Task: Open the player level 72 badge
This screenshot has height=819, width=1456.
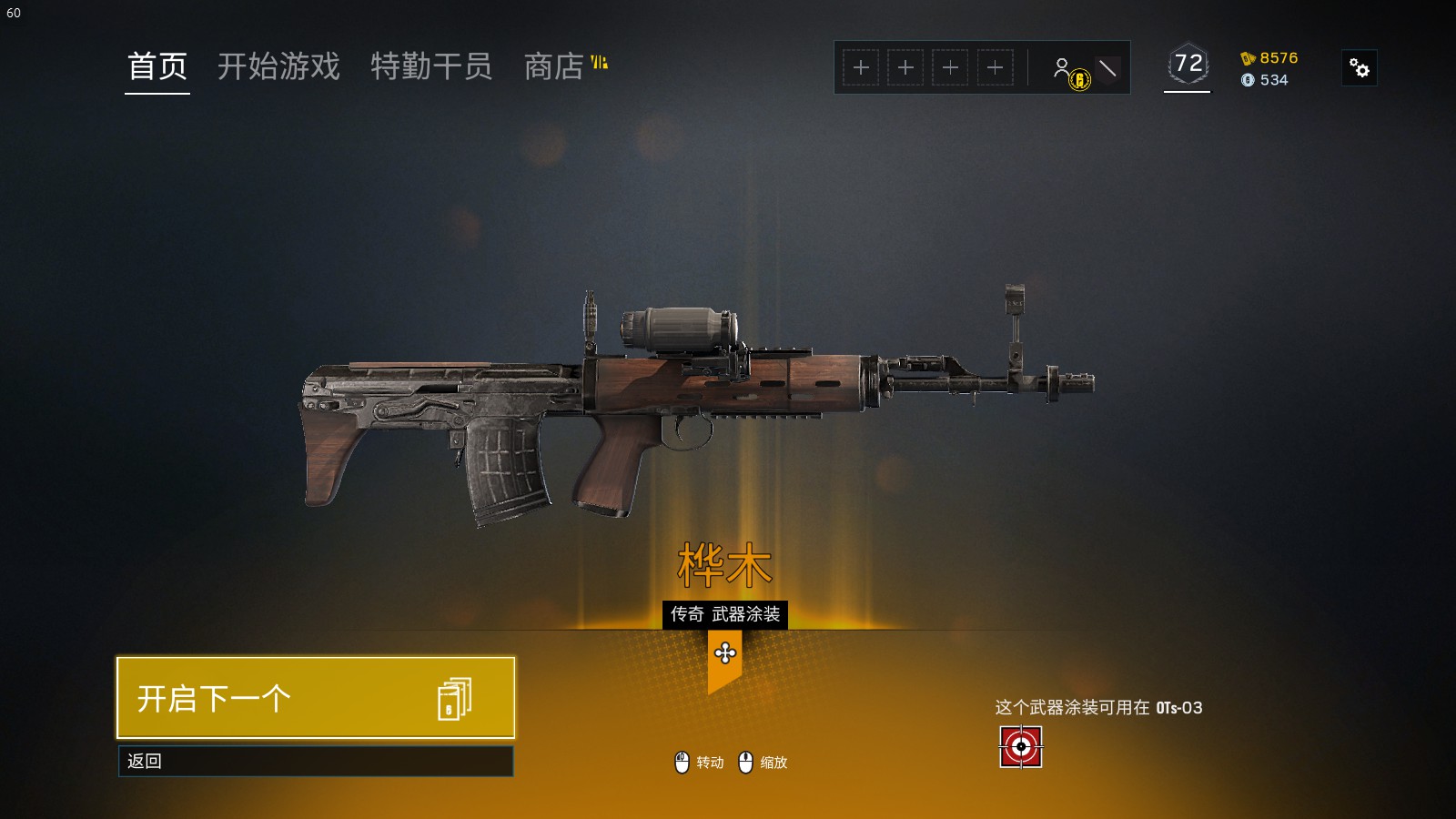Action: click(x=1188, y=64)
